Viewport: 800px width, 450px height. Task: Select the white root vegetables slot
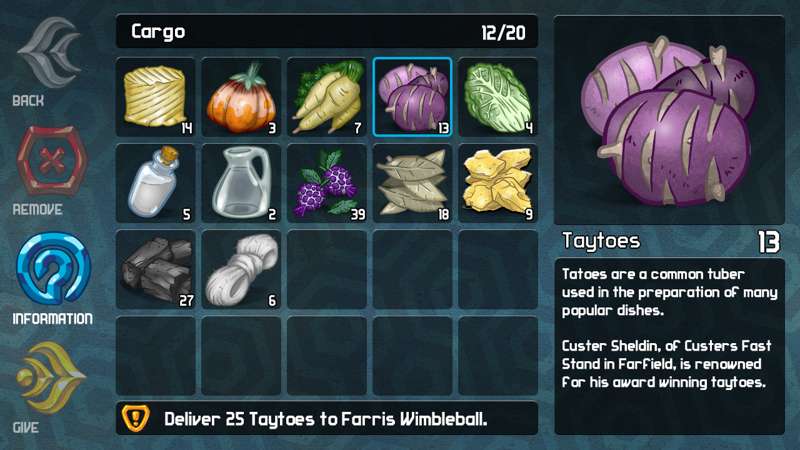coord(327,97)
